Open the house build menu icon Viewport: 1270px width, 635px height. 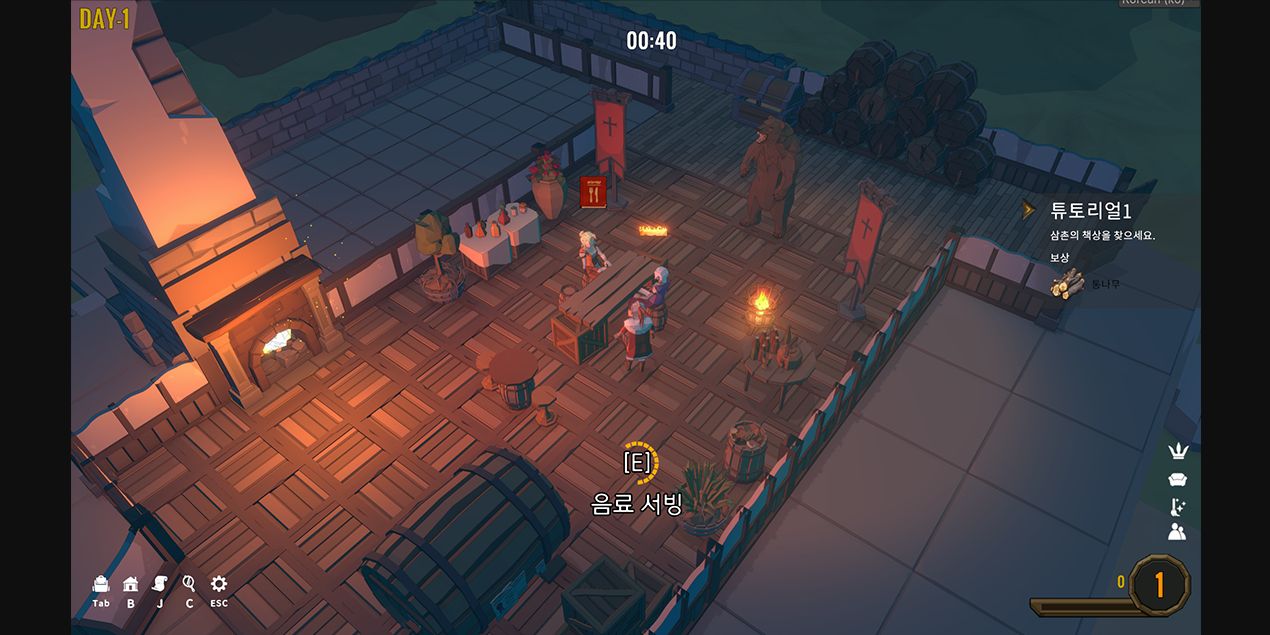coord(130,584)
